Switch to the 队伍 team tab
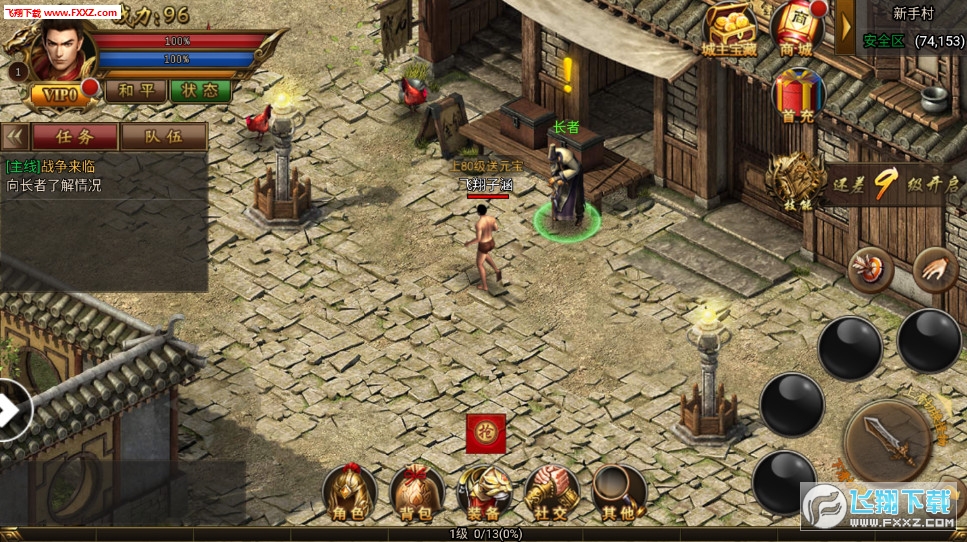The width and height of the screenshot is (967, 542). pos(163,136)
